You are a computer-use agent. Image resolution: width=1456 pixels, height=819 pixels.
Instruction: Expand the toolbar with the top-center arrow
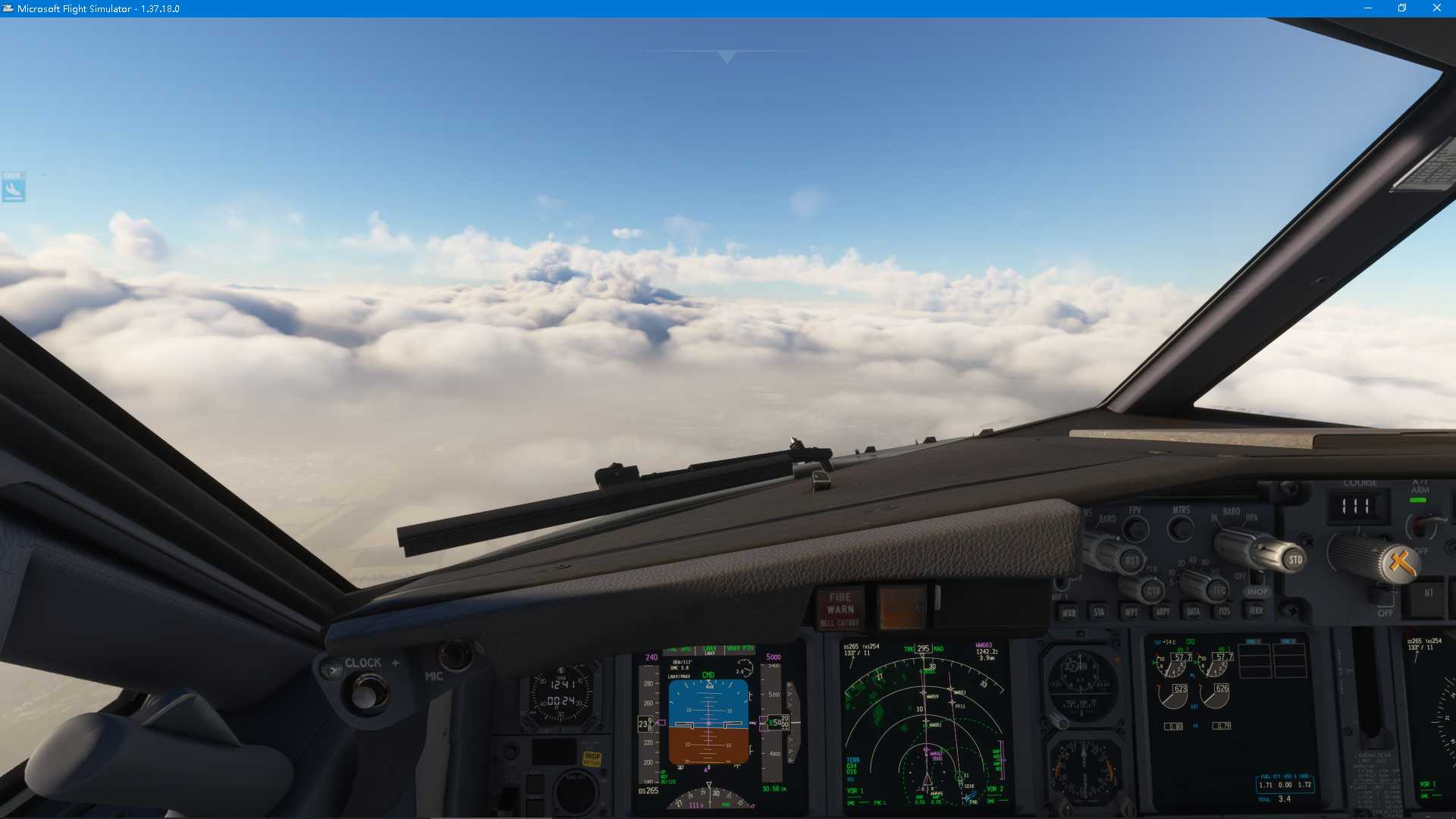click(x=726, y=55)
